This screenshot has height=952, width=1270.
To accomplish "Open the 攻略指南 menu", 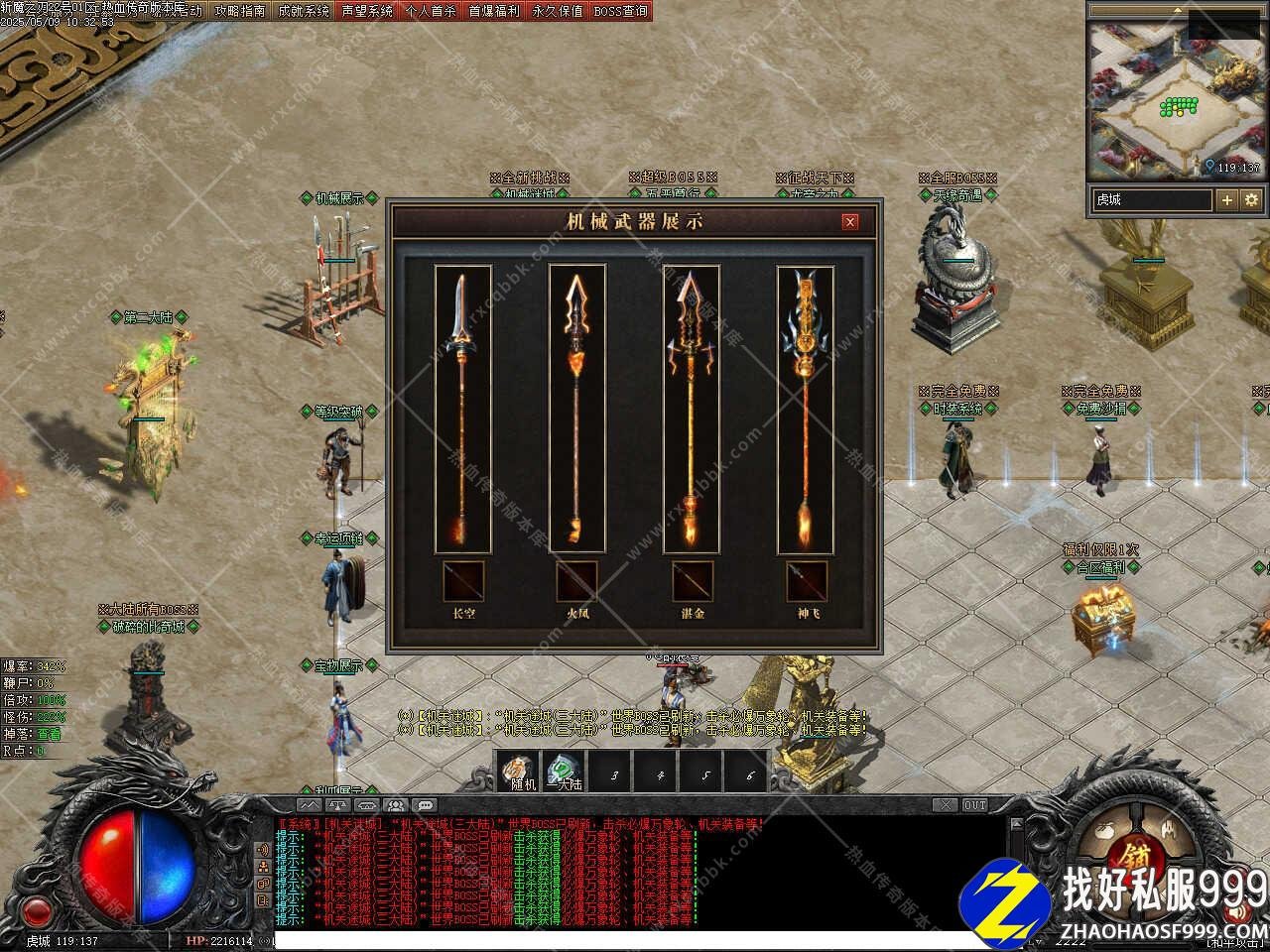I will (240, 11).
